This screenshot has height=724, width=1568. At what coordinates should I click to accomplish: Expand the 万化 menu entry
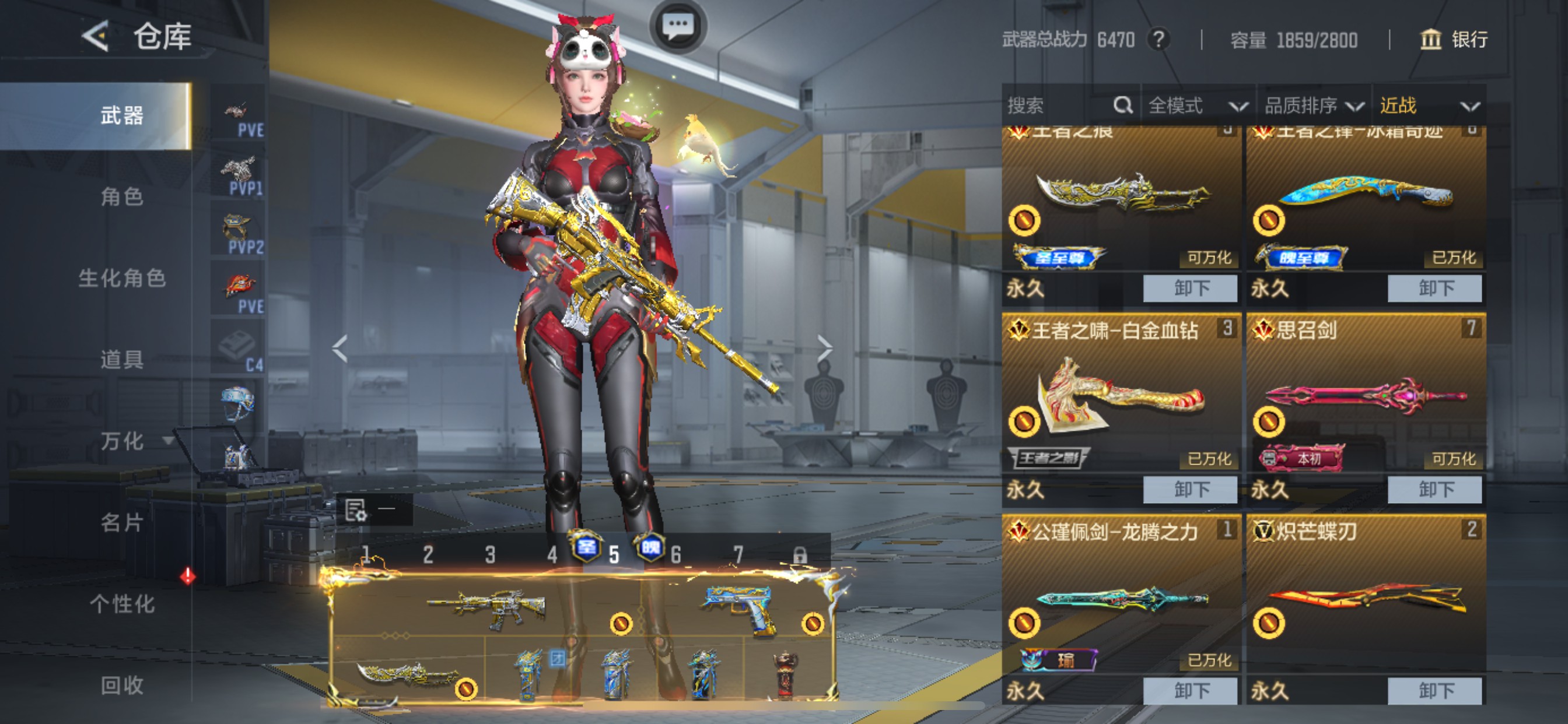(122, 441)
